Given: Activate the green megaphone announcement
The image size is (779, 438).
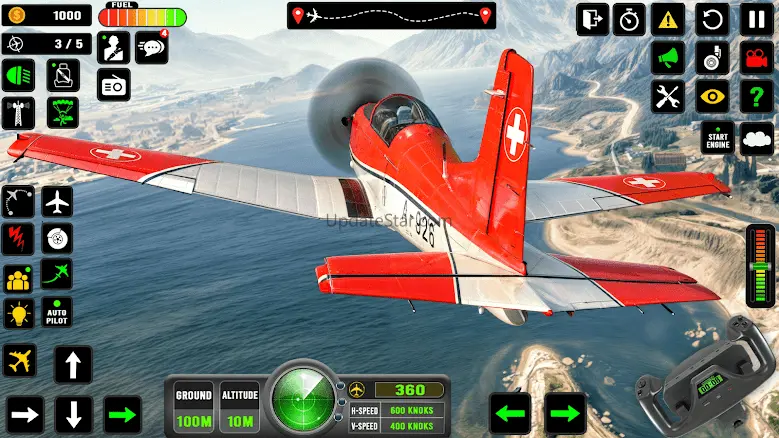Looking at the screenshot, I should [667, 57].
